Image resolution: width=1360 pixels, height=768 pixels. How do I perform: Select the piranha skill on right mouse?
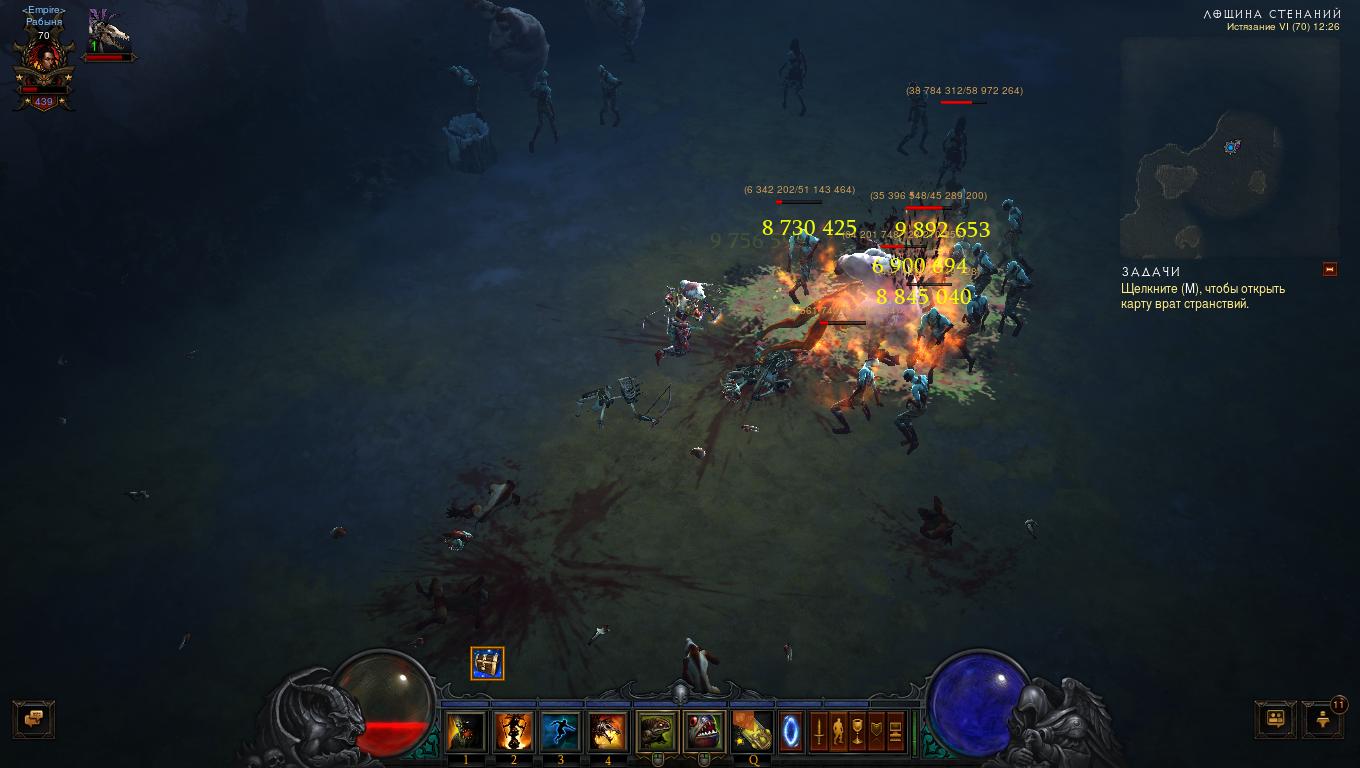(x=704, y=732)
